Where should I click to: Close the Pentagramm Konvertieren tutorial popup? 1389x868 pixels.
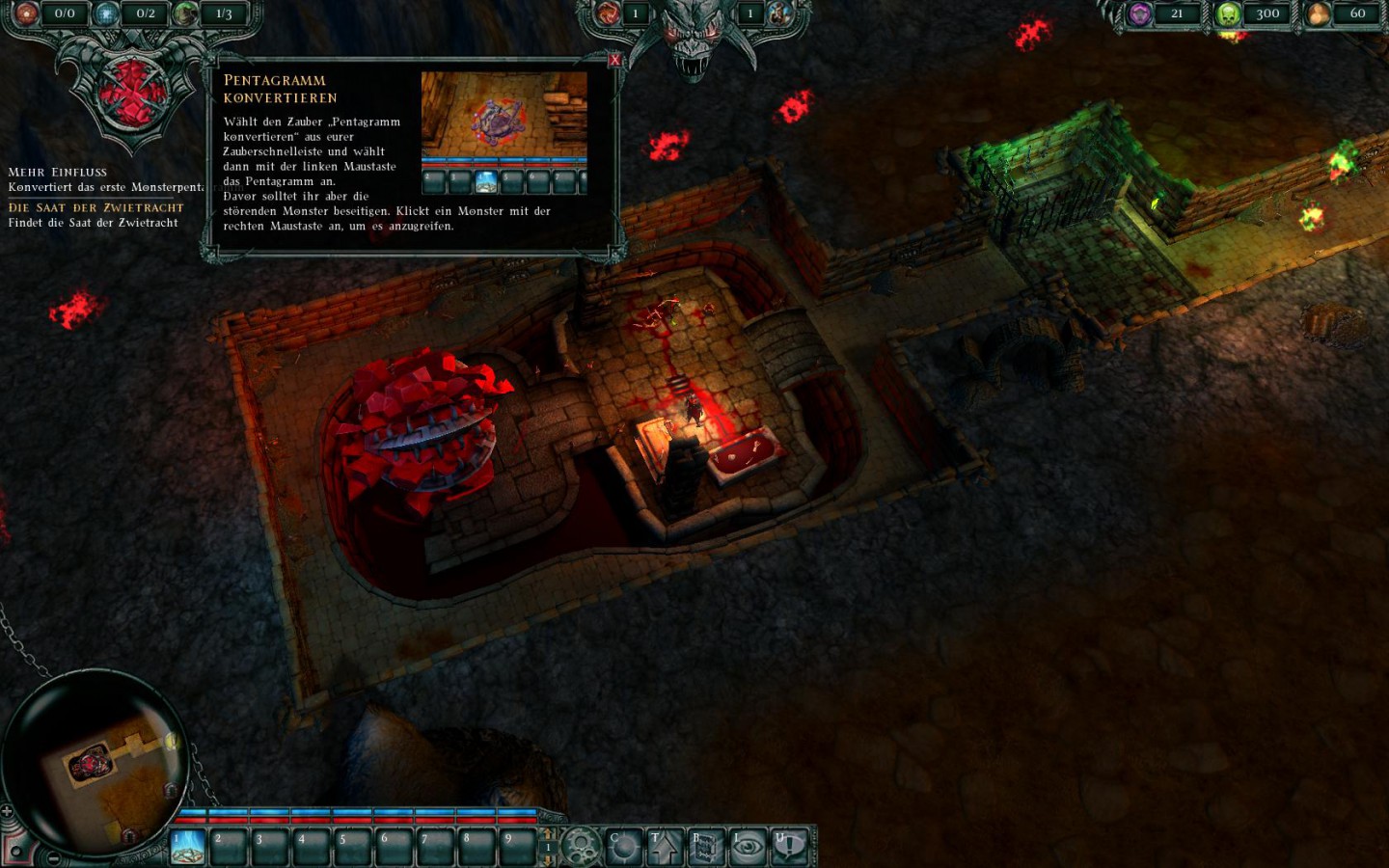615,59
